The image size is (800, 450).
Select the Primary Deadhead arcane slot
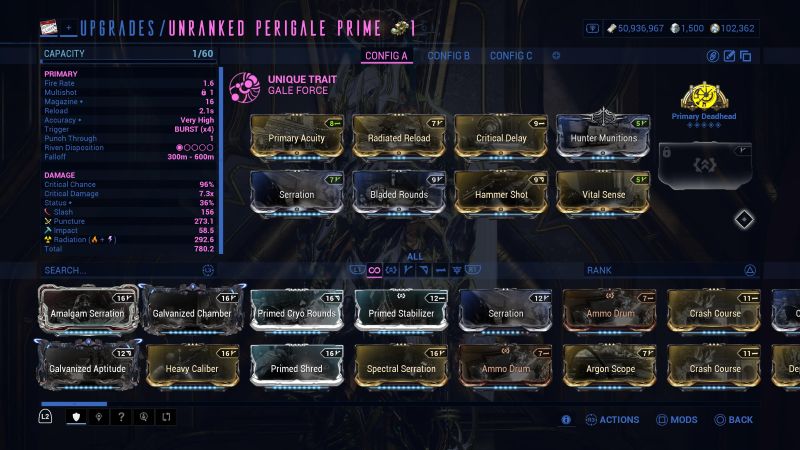pos(704,101)
